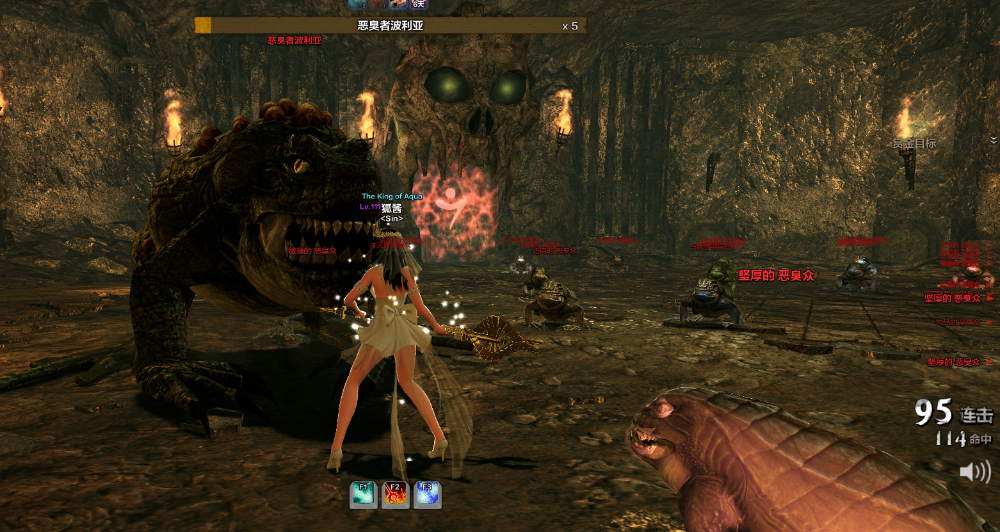Activate the teal F1 skill icon
This screenshot has height=532, width=1000.
coord(363,495)
